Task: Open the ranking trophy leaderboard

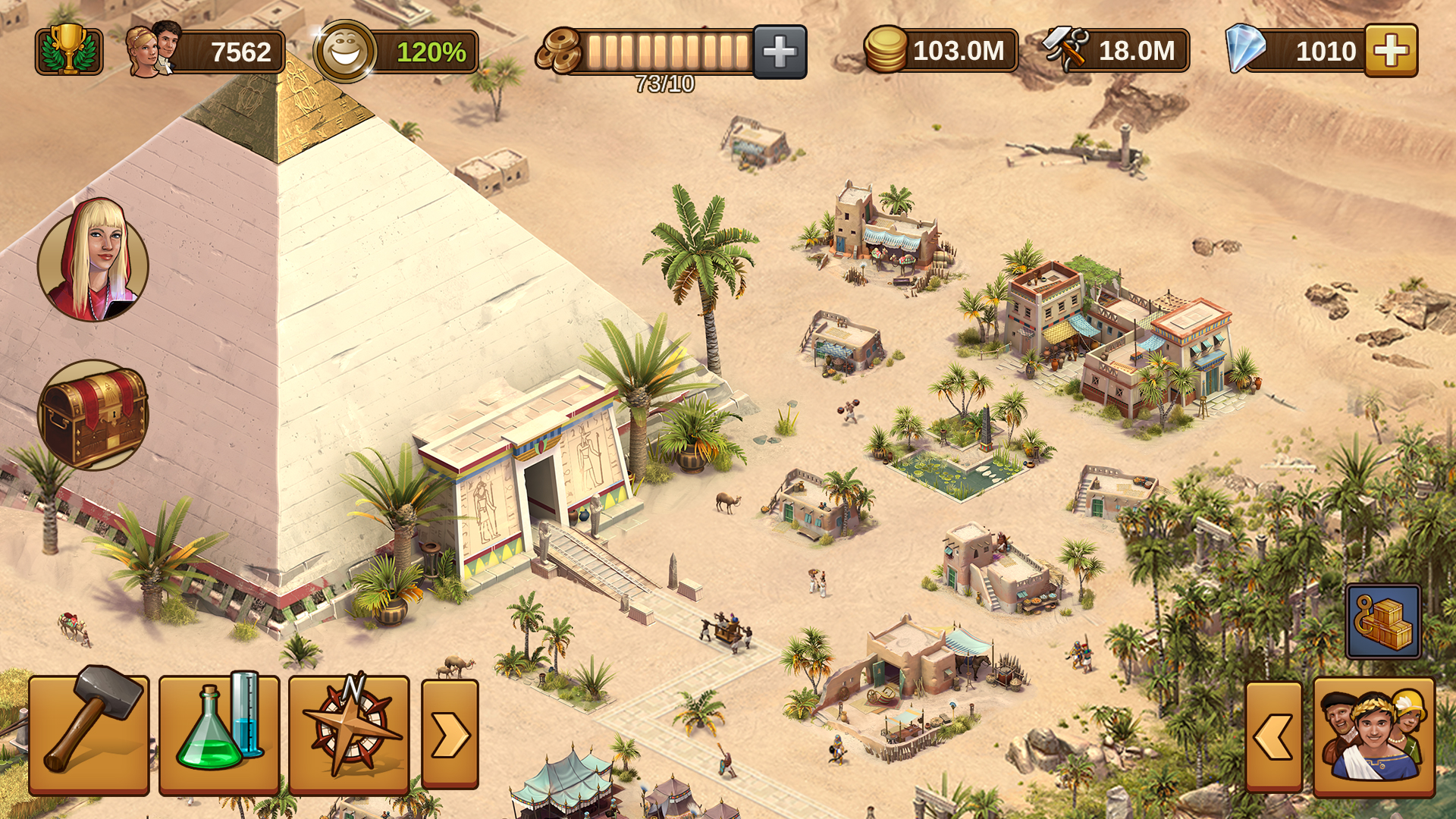Action: pos(68,51)
